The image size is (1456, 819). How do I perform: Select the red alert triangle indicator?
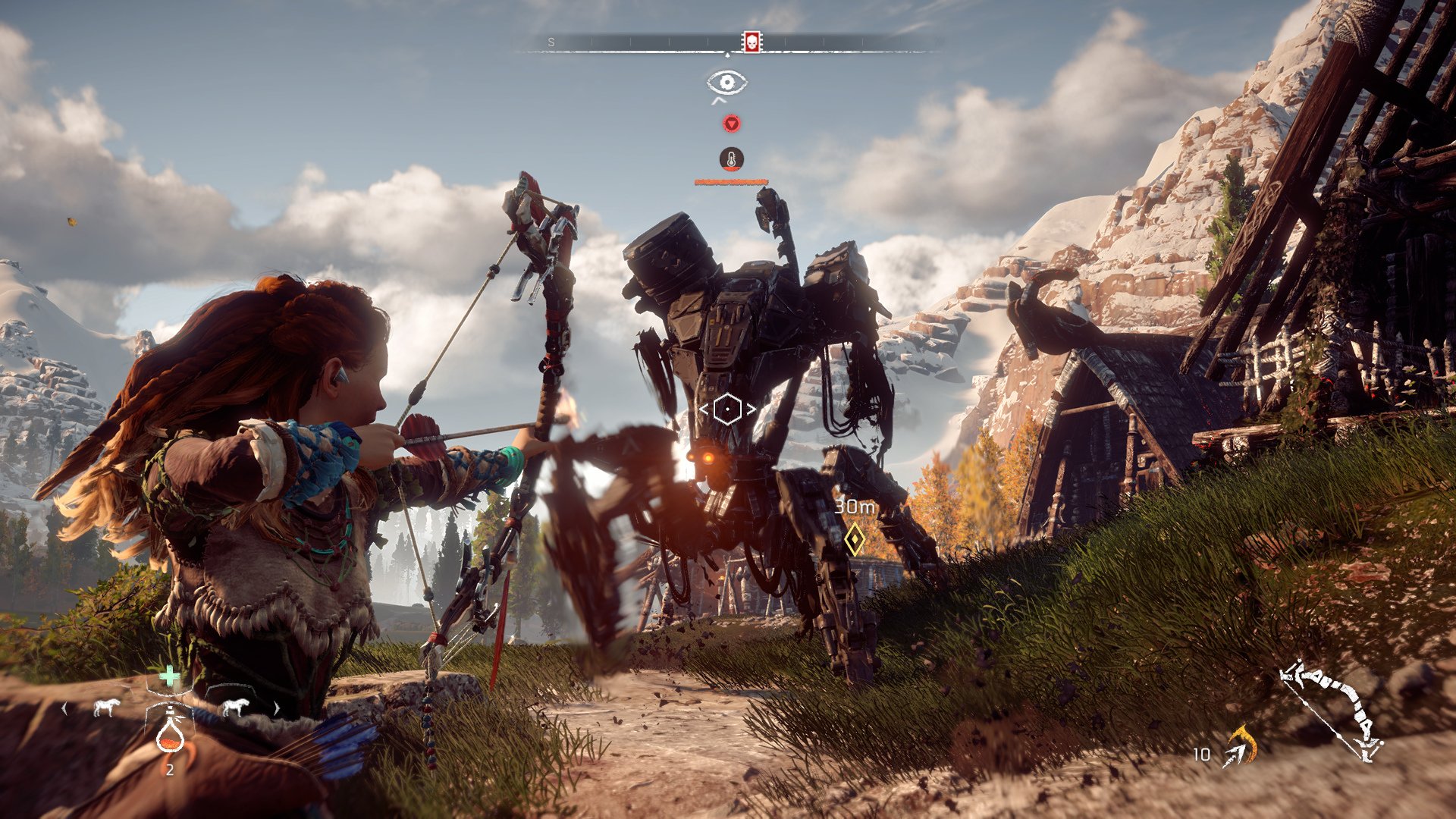(x=732, y=124)
